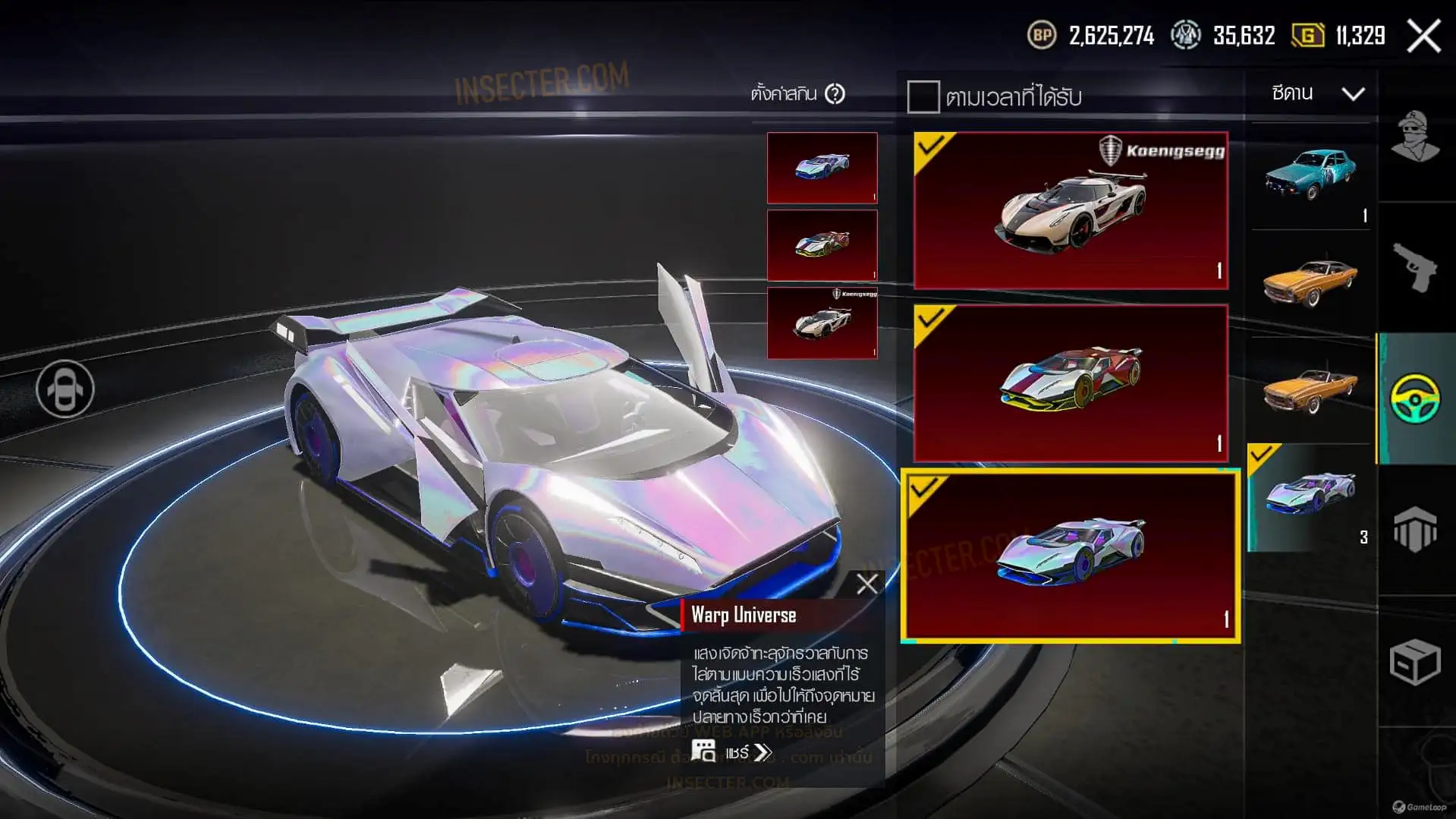Screen dimensions: 1456x819
Task: Open the skin settings help icon
Action: [x=835, y=94]
